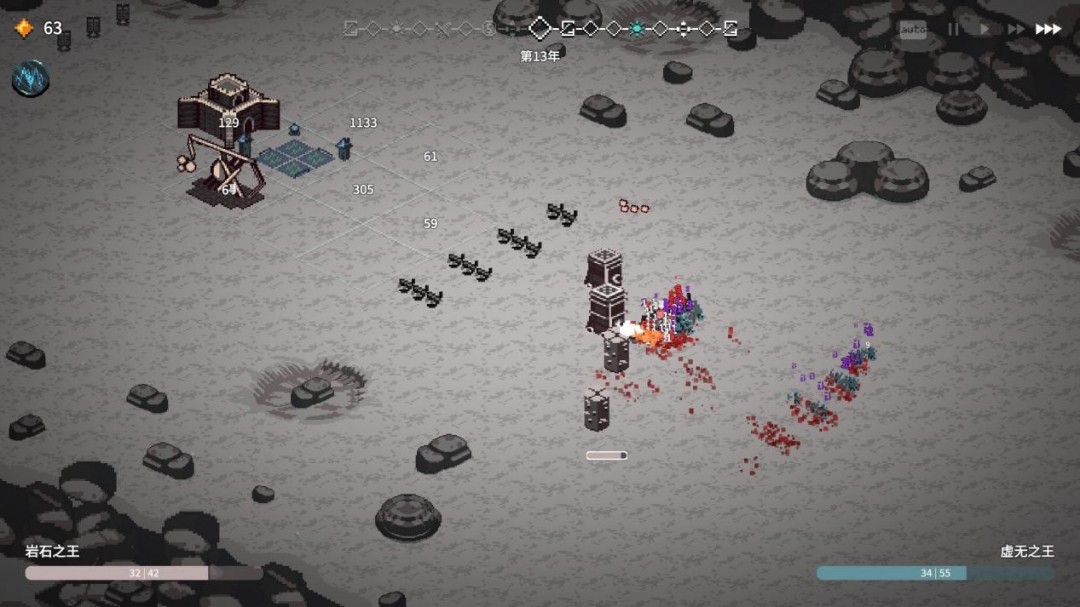Select the large current-year diamond on the timeline
1080x607 pixels.
(540, 28)
